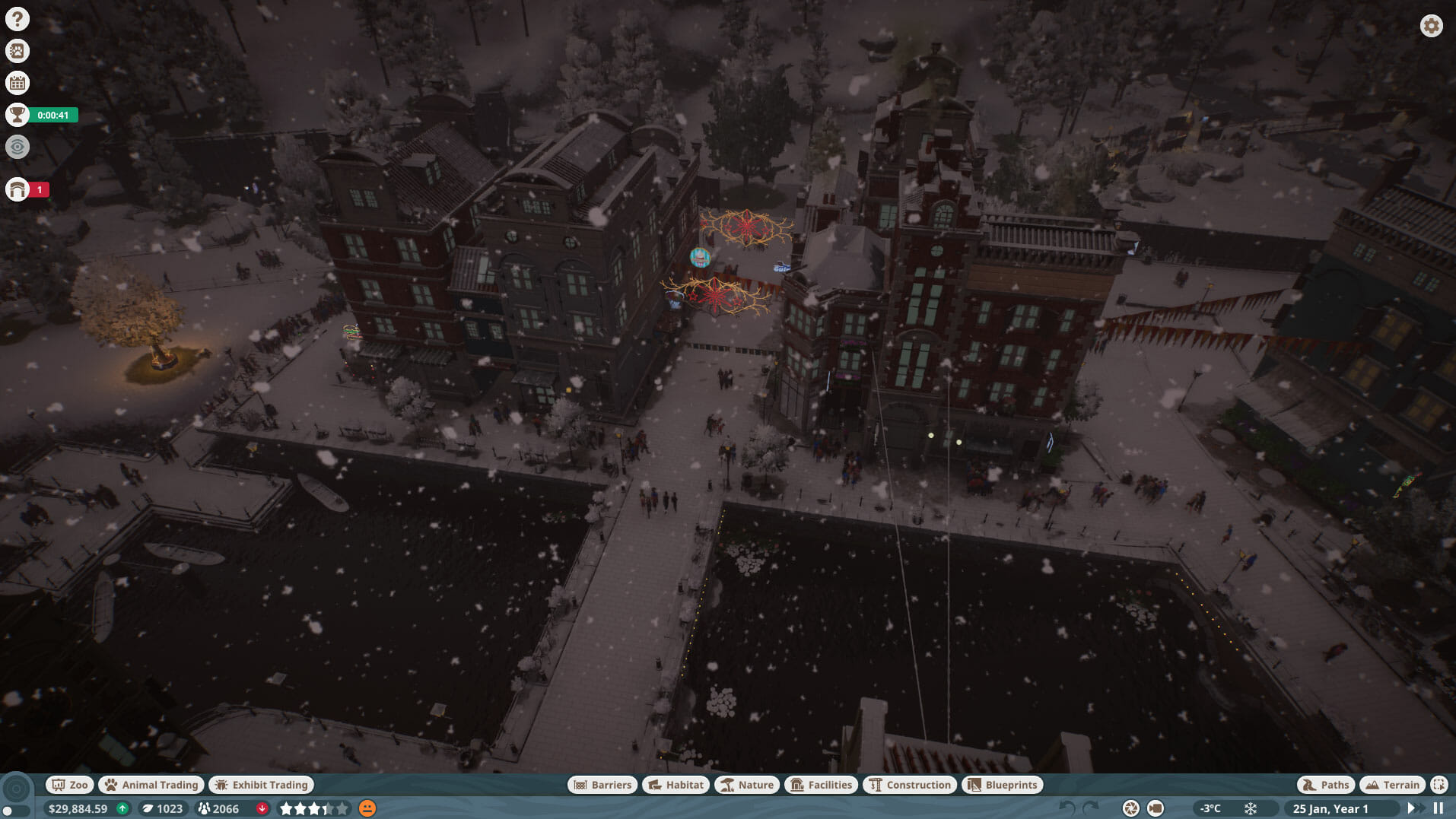
Task: Choose the Barriers build tool
Action: [602, 785]
